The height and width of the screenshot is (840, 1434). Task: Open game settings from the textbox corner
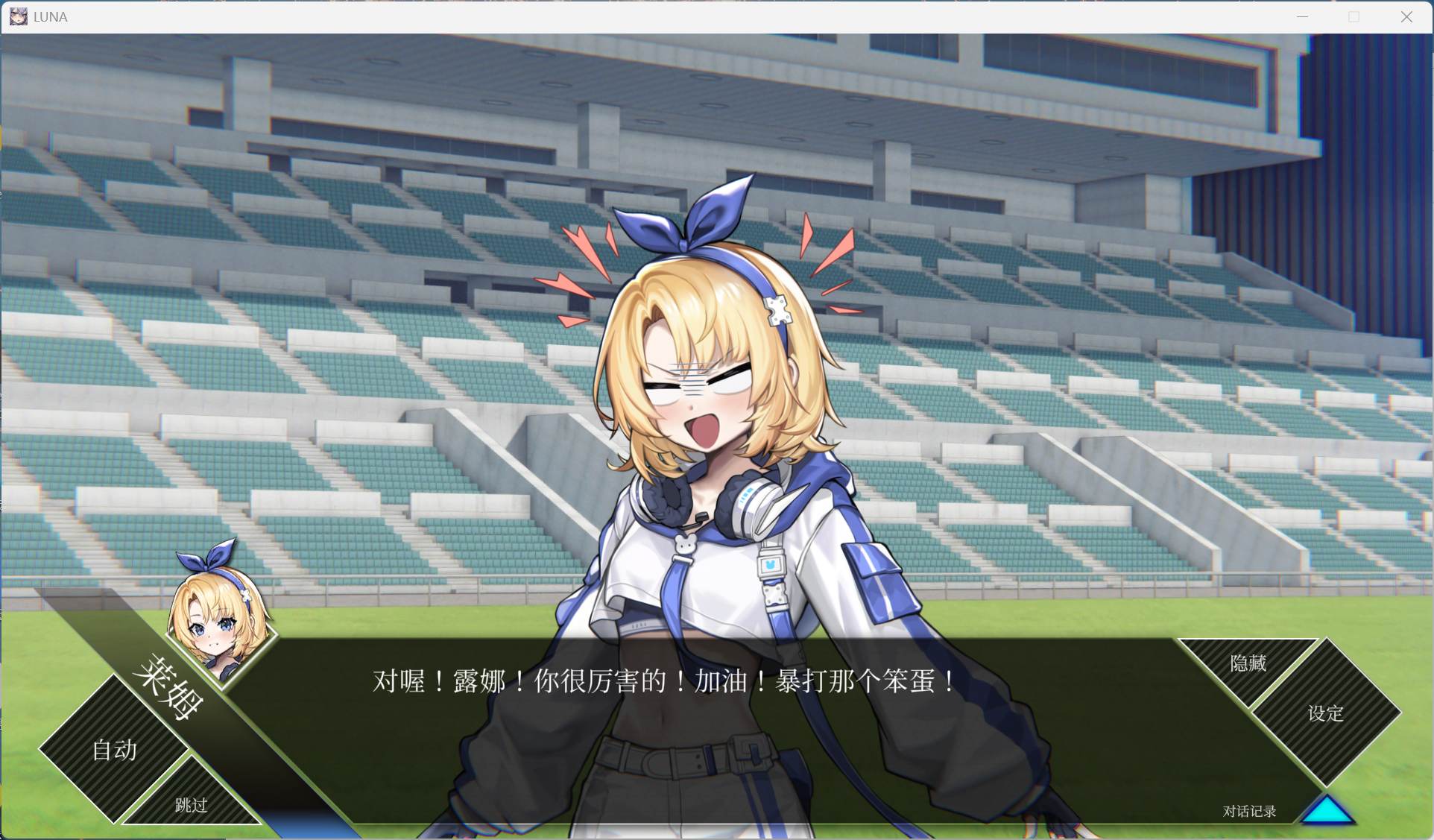(1324, 714)
